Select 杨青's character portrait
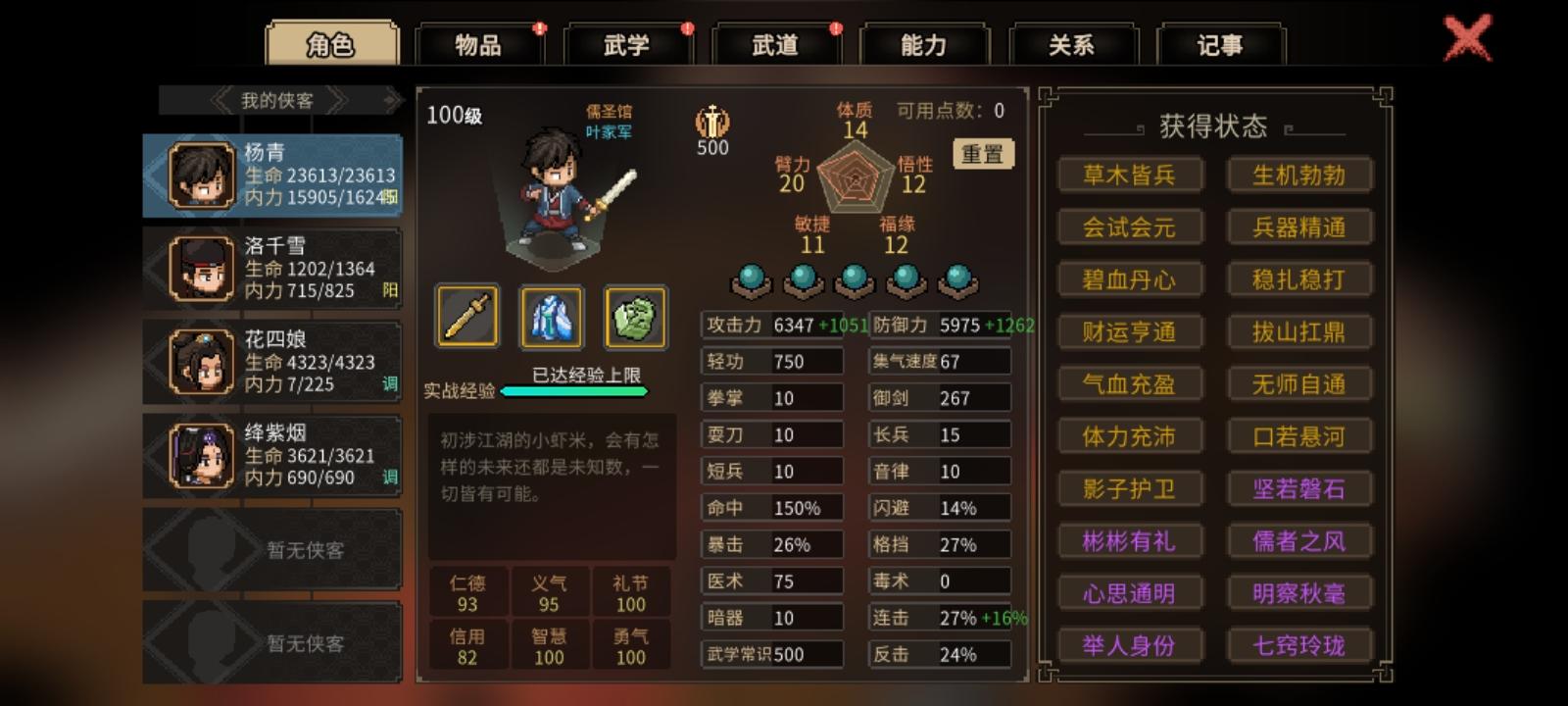This screenshot has width=1568, height=706. (x=201, y=175)
